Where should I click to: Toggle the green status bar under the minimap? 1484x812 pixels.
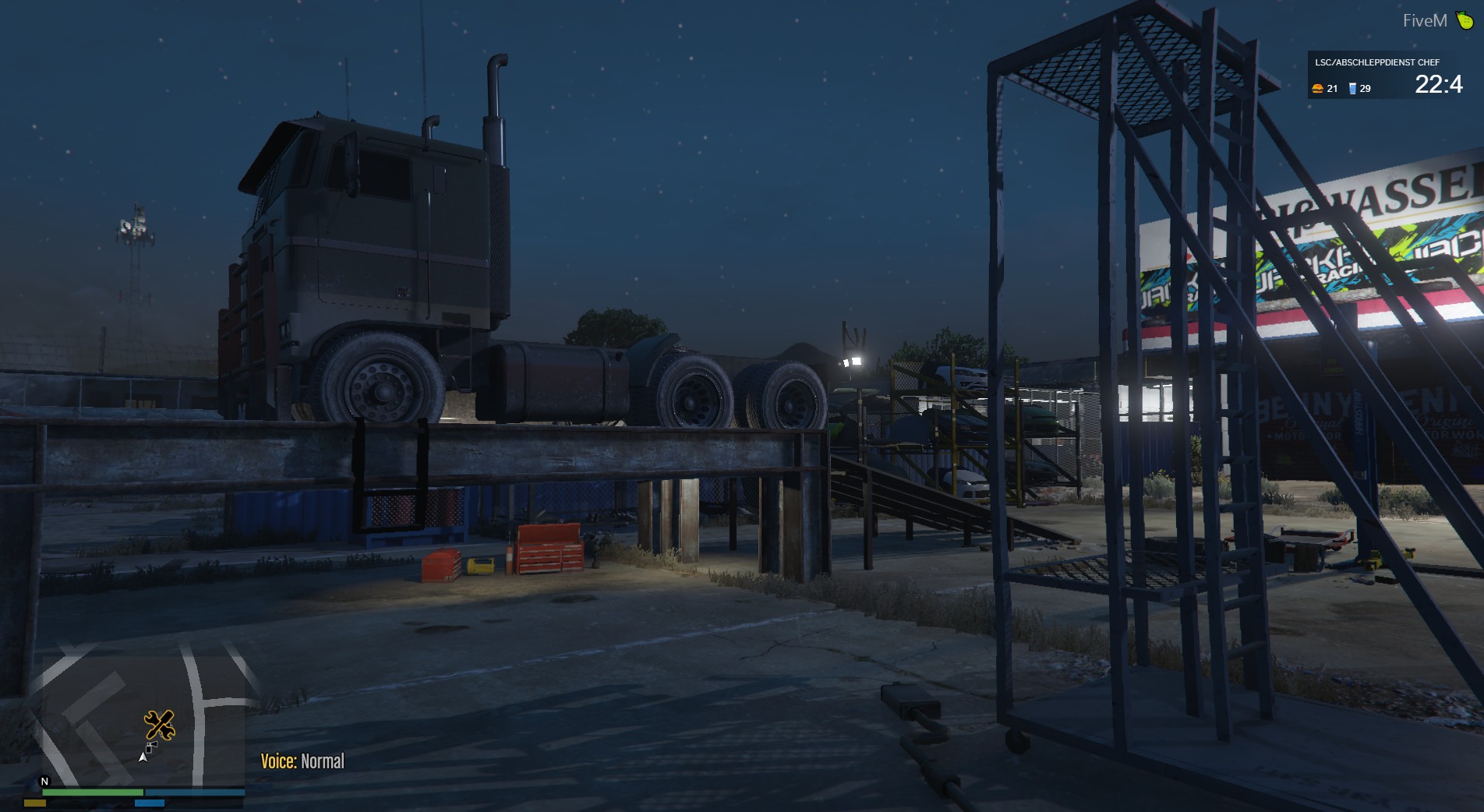point(93,792)
